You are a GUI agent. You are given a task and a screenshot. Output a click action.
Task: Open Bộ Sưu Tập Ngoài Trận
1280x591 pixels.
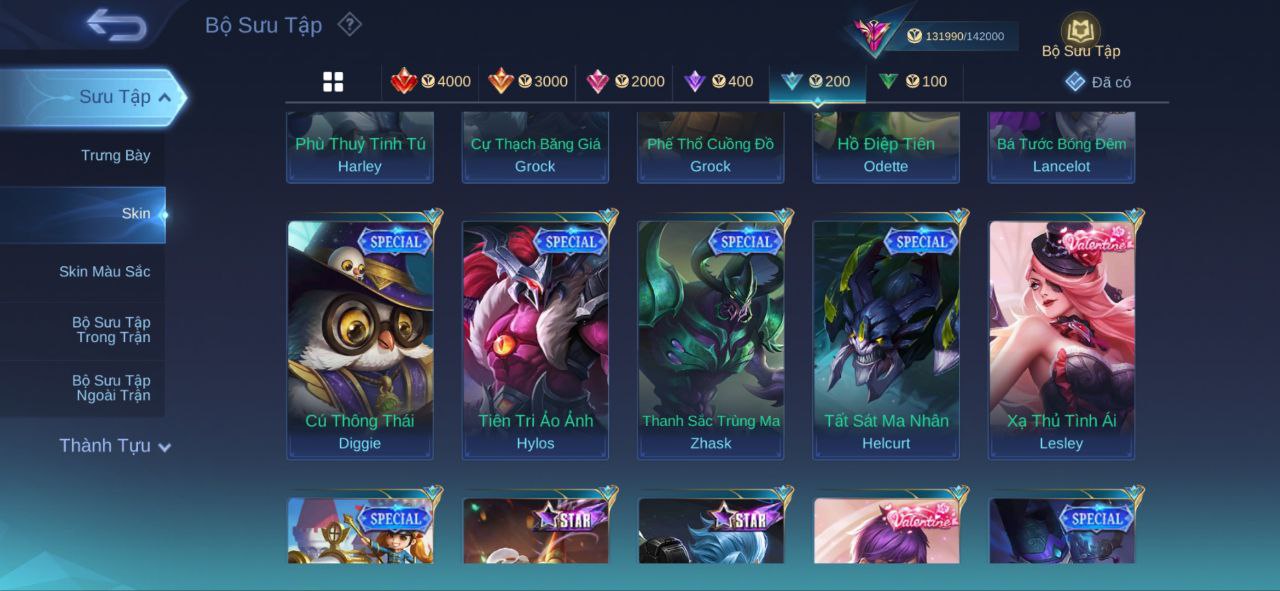[x=110, y=388]
